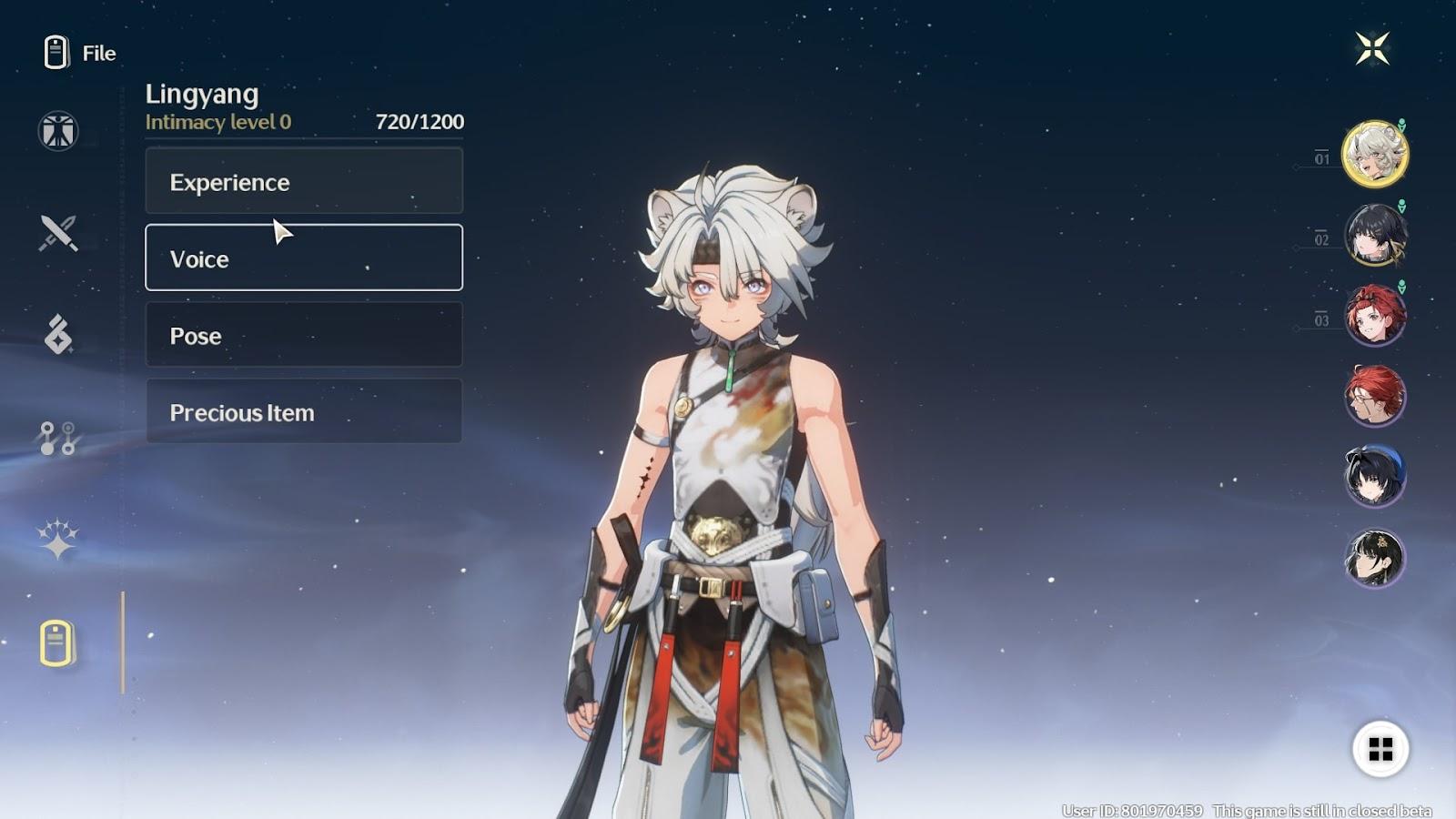The image size is (1456, 819).
Task: Choose the character with the blue hat
Action: point(1375,475)
